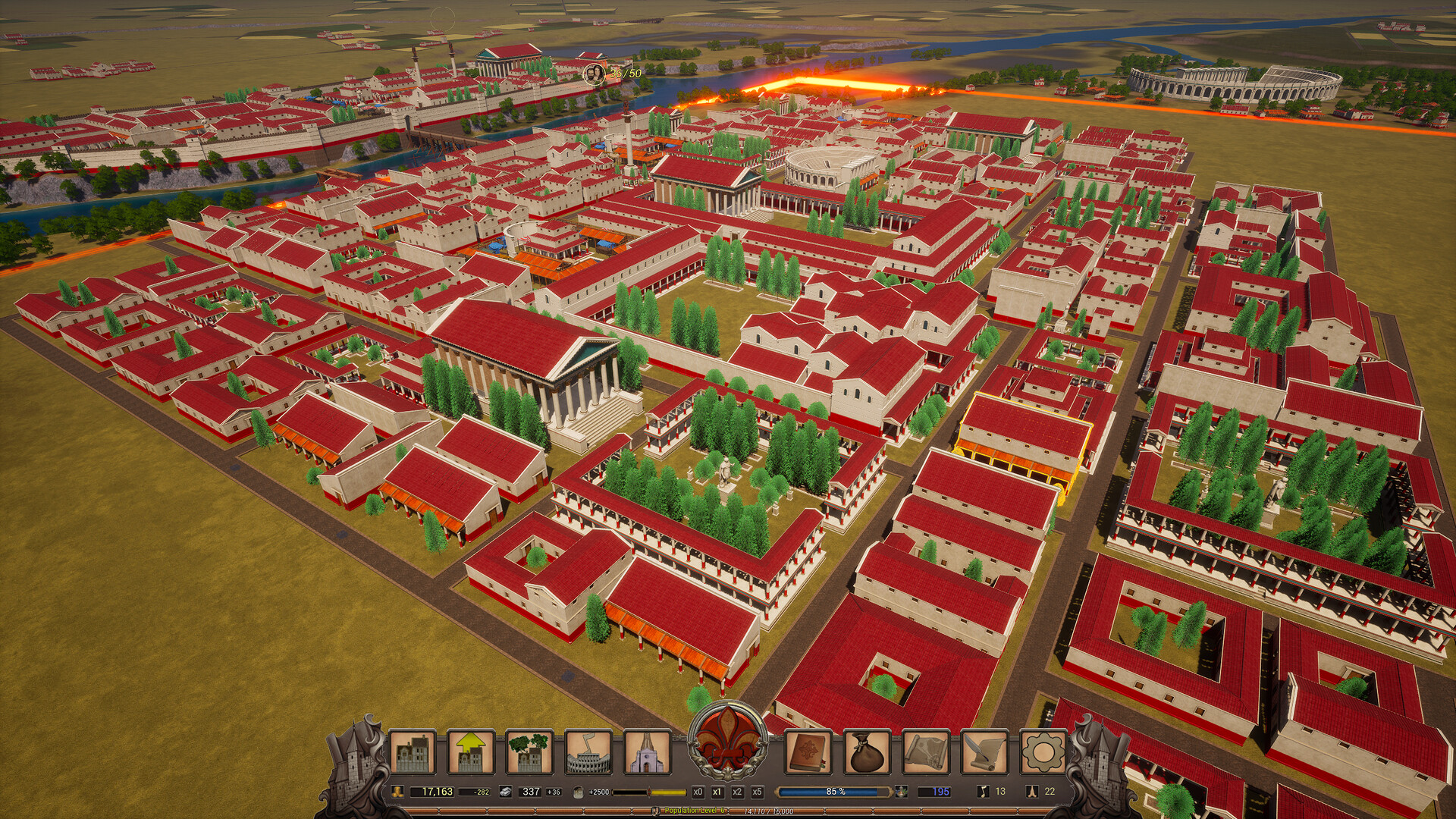Adjust the yellow tax rate slider
This screenshot has width=1456, height=819.
point(649,792)
